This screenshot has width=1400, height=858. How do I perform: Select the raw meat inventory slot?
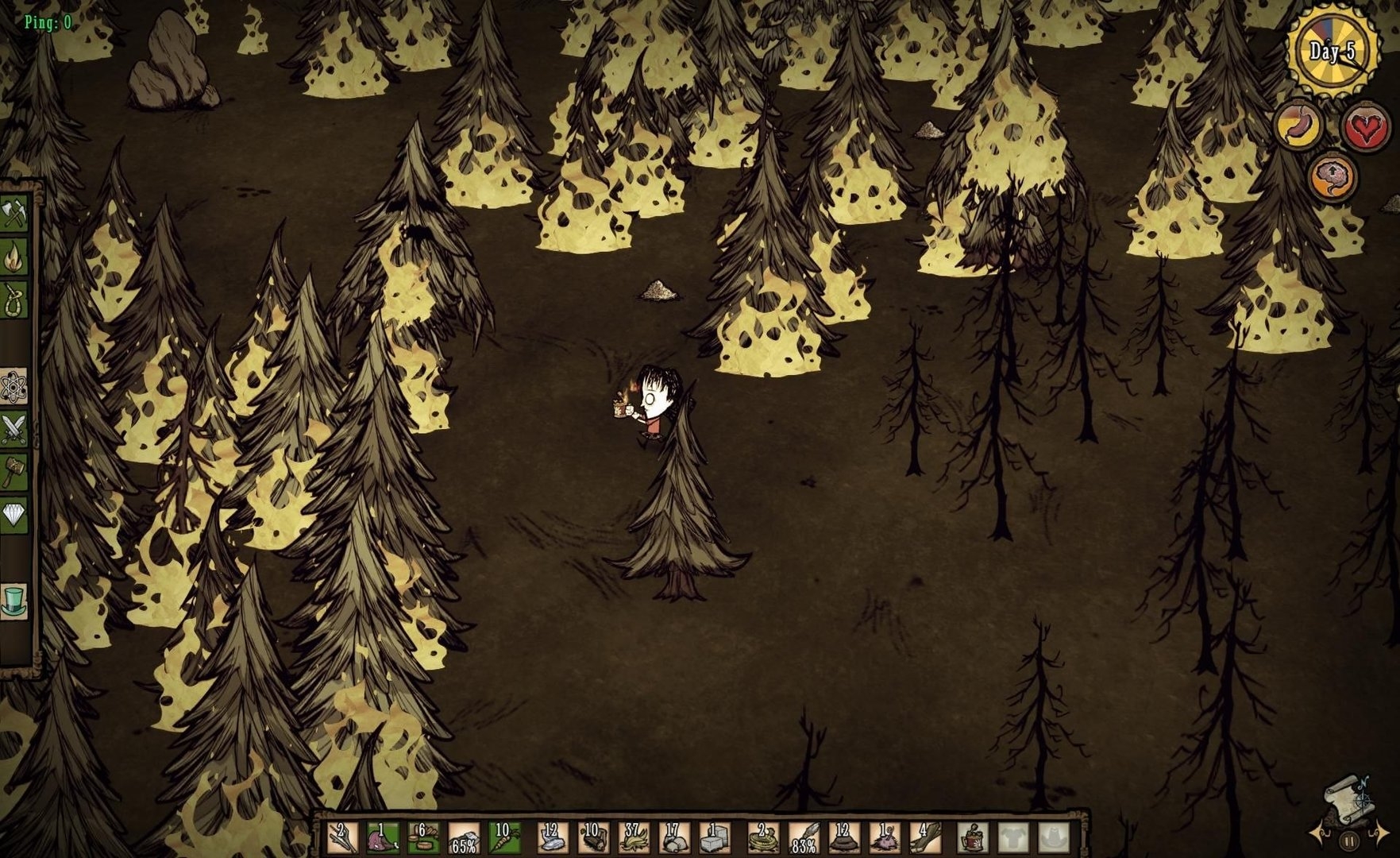point(383,838)
